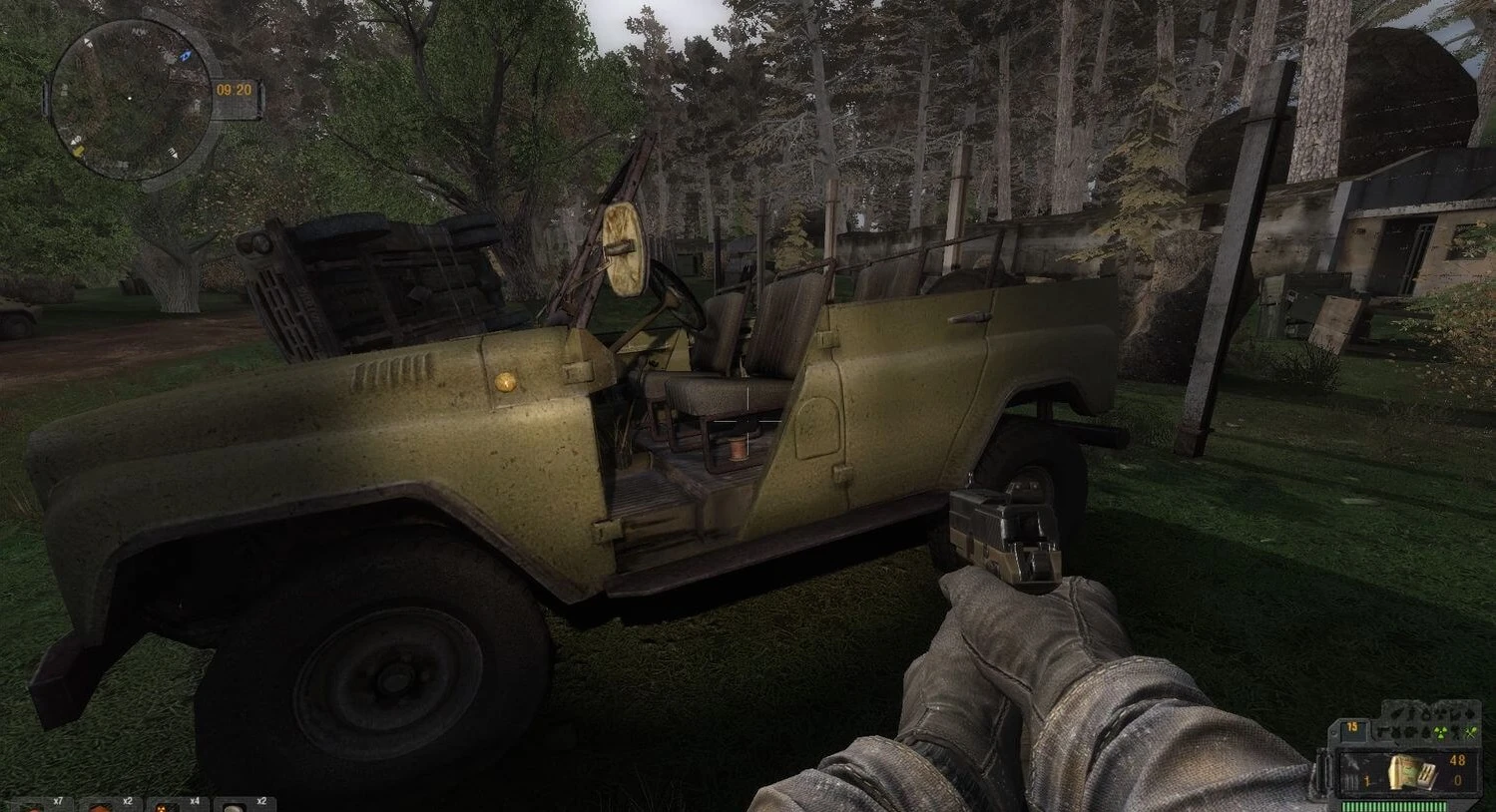
Task: Select the pistol ammo type icon
Action: click(1412, 771)
